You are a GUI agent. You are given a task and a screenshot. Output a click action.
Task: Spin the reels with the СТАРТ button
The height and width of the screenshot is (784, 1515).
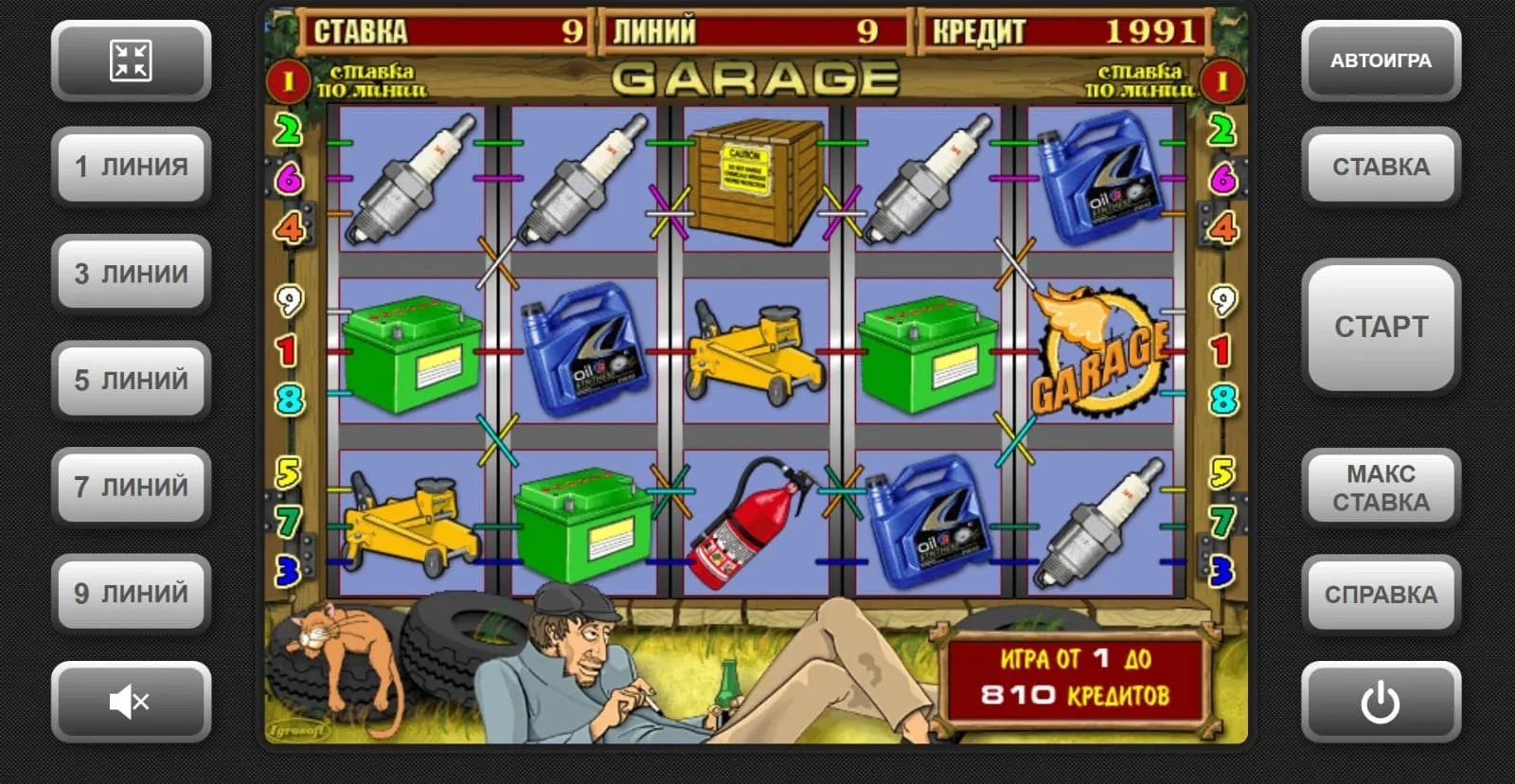tap(1381, 327)
